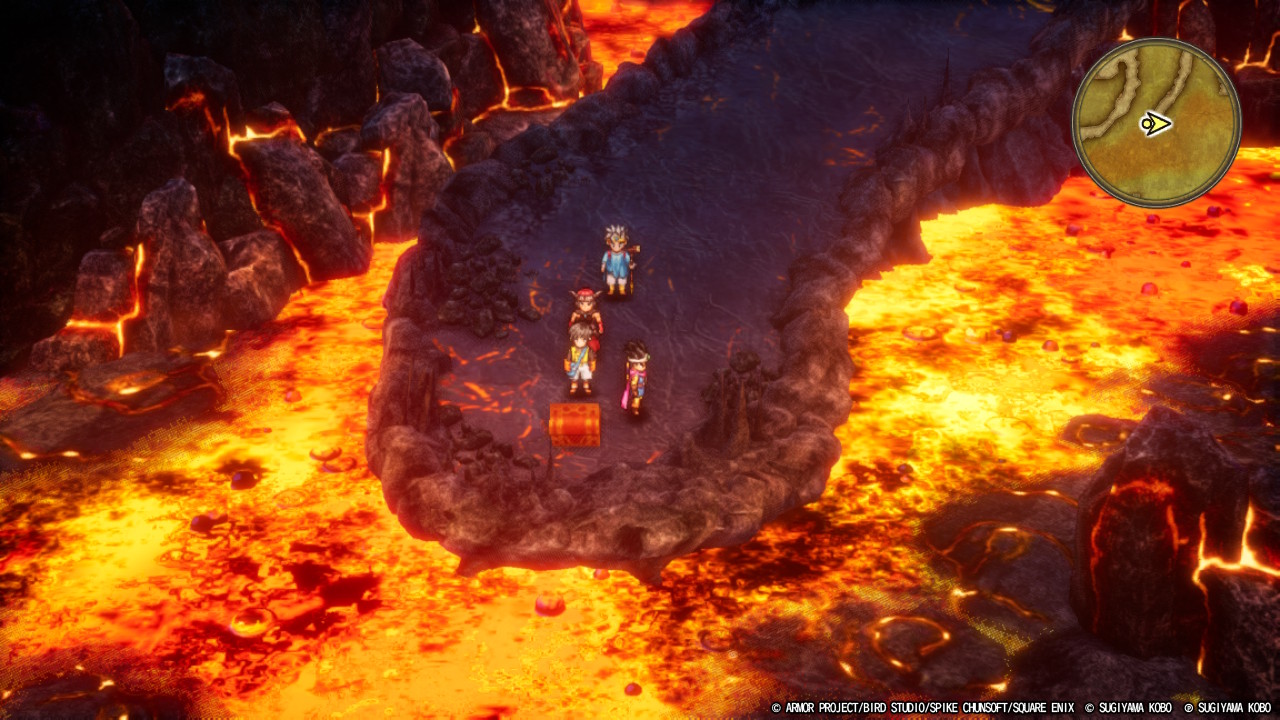
Task: Select the player arrow marker on minimap
Action: (1155, 125)
